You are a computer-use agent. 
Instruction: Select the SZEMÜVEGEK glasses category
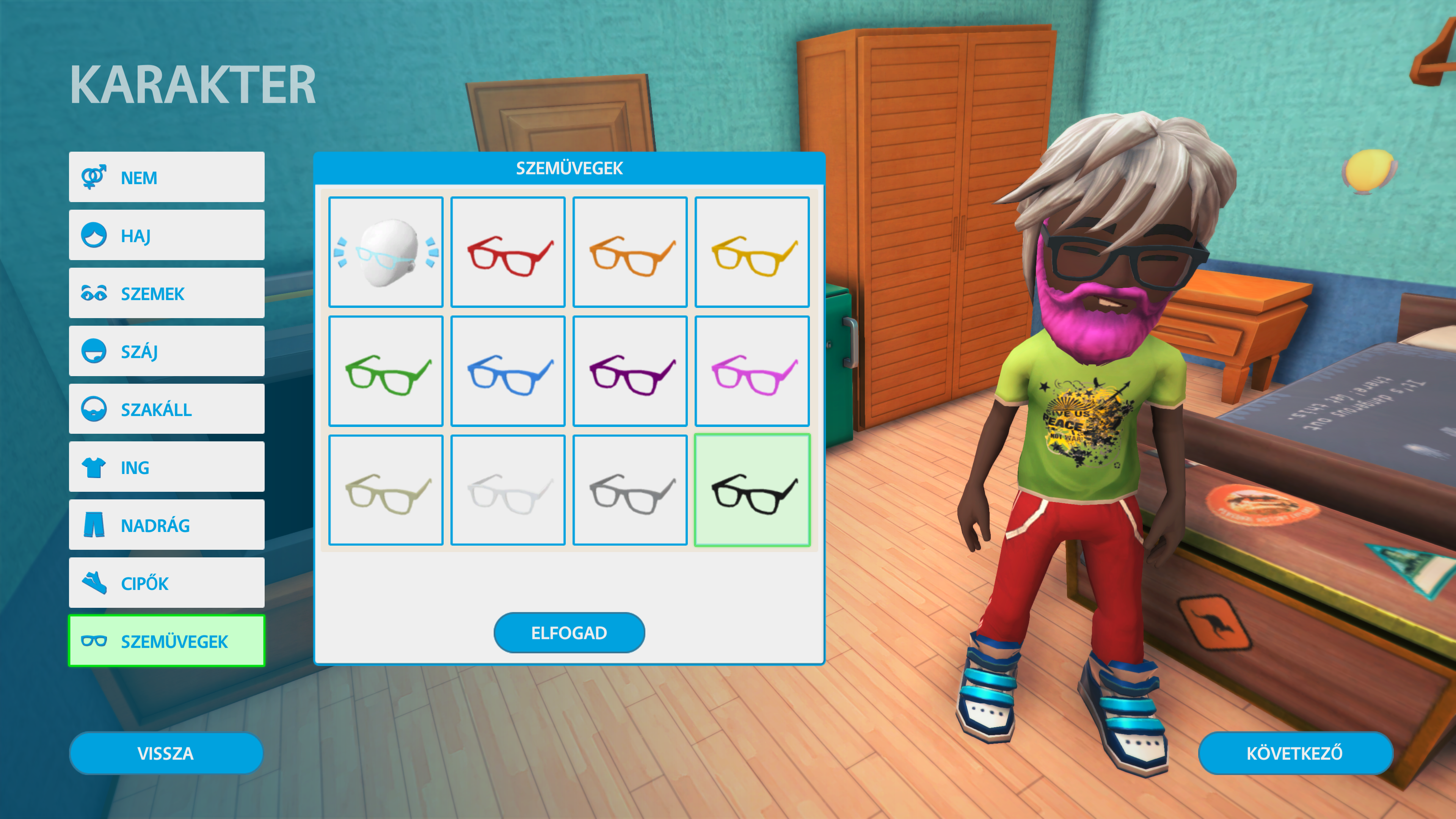(167, 641)
